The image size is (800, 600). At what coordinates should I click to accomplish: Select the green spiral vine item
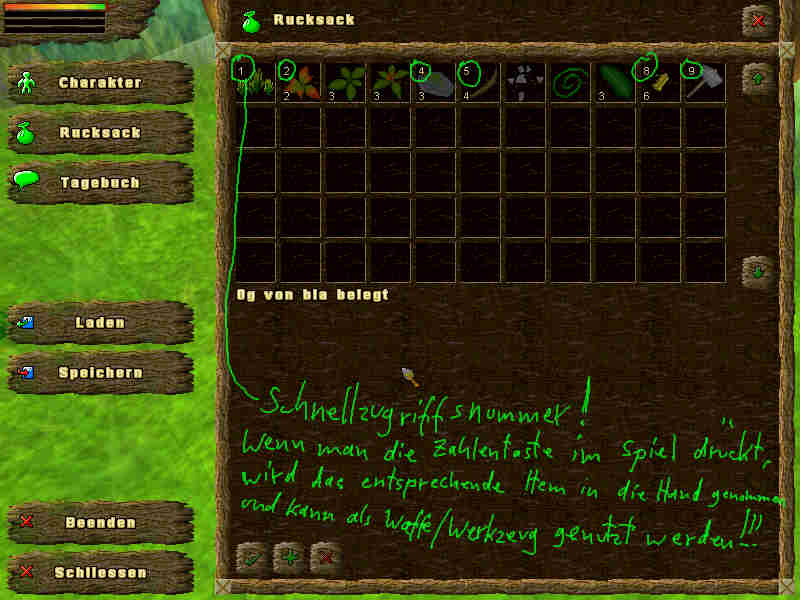570,82
